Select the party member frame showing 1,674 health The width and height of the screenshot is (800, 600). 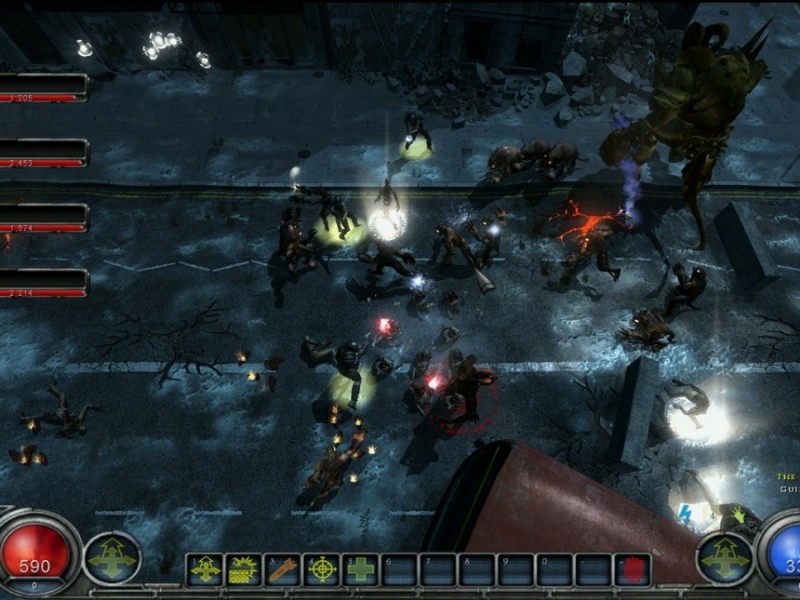(45, 217)
